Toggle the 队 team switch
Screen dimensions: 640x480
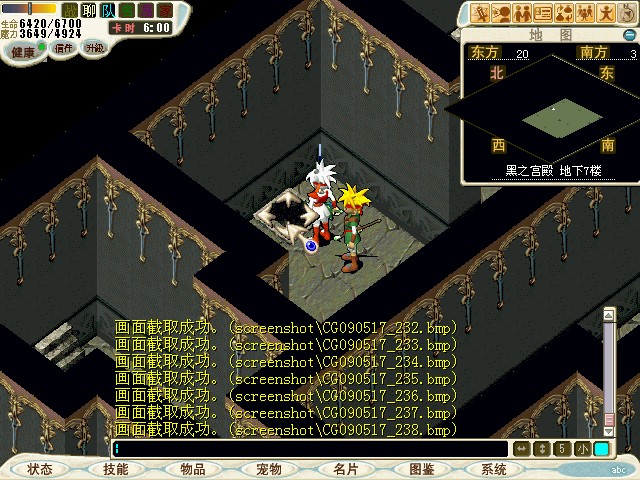pyautogui.click(x=107, y=10)
